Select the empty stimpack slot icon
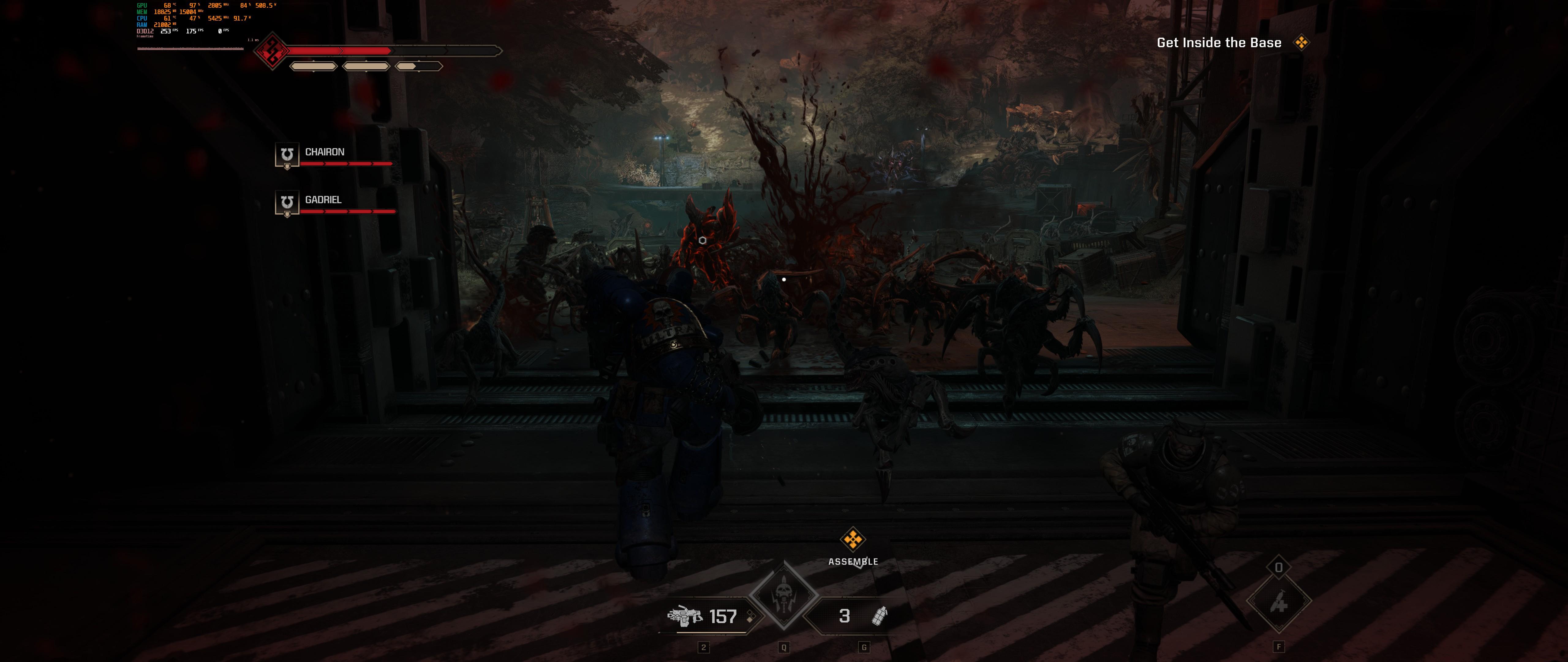The height and width of the screenshot is (662, 1568). (x=1278, y=602)
